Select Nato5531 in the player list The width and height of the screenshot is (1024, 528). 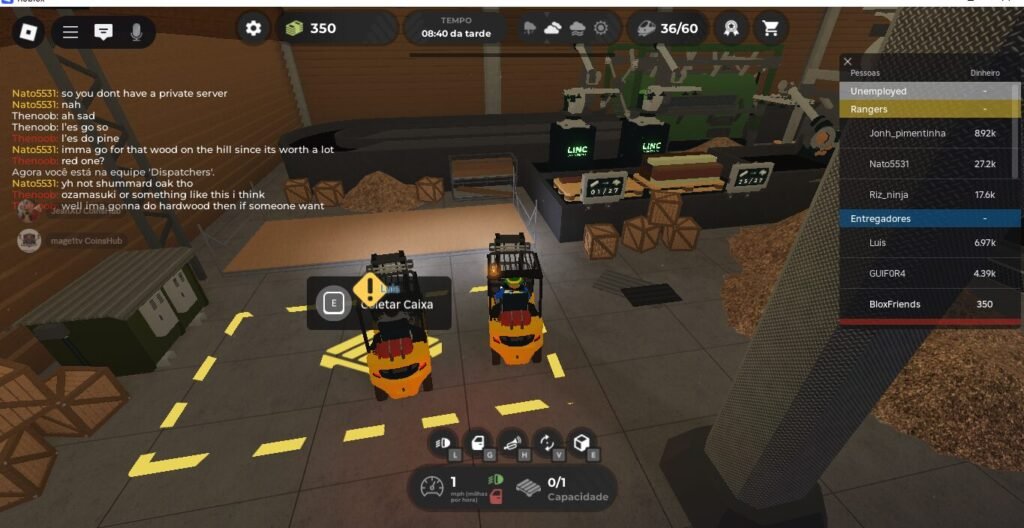tap(929, 163)
